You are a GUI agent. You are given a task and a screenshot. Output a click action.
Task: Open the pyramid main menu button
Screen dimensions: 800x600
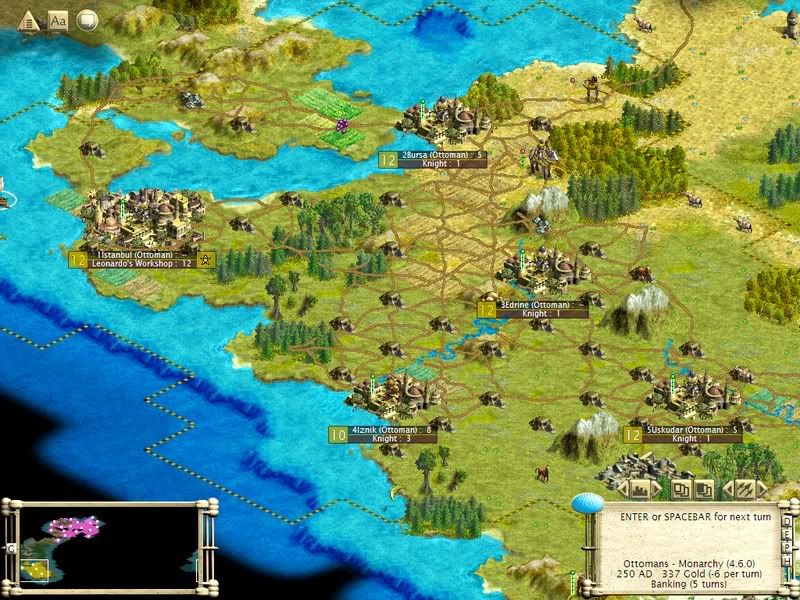28,19
